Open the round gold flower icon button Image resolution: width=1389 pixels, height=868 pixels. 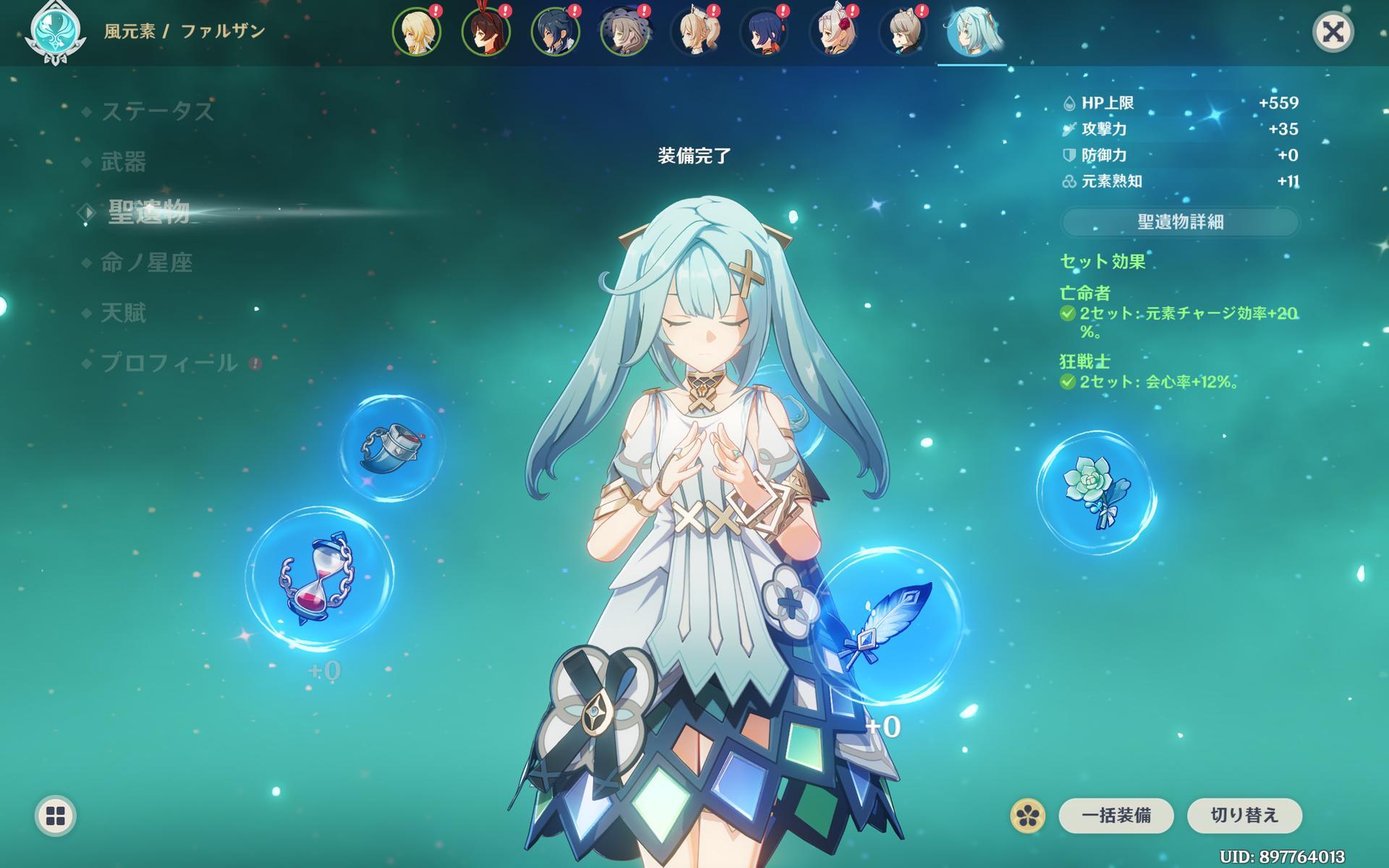point(1027,816)
